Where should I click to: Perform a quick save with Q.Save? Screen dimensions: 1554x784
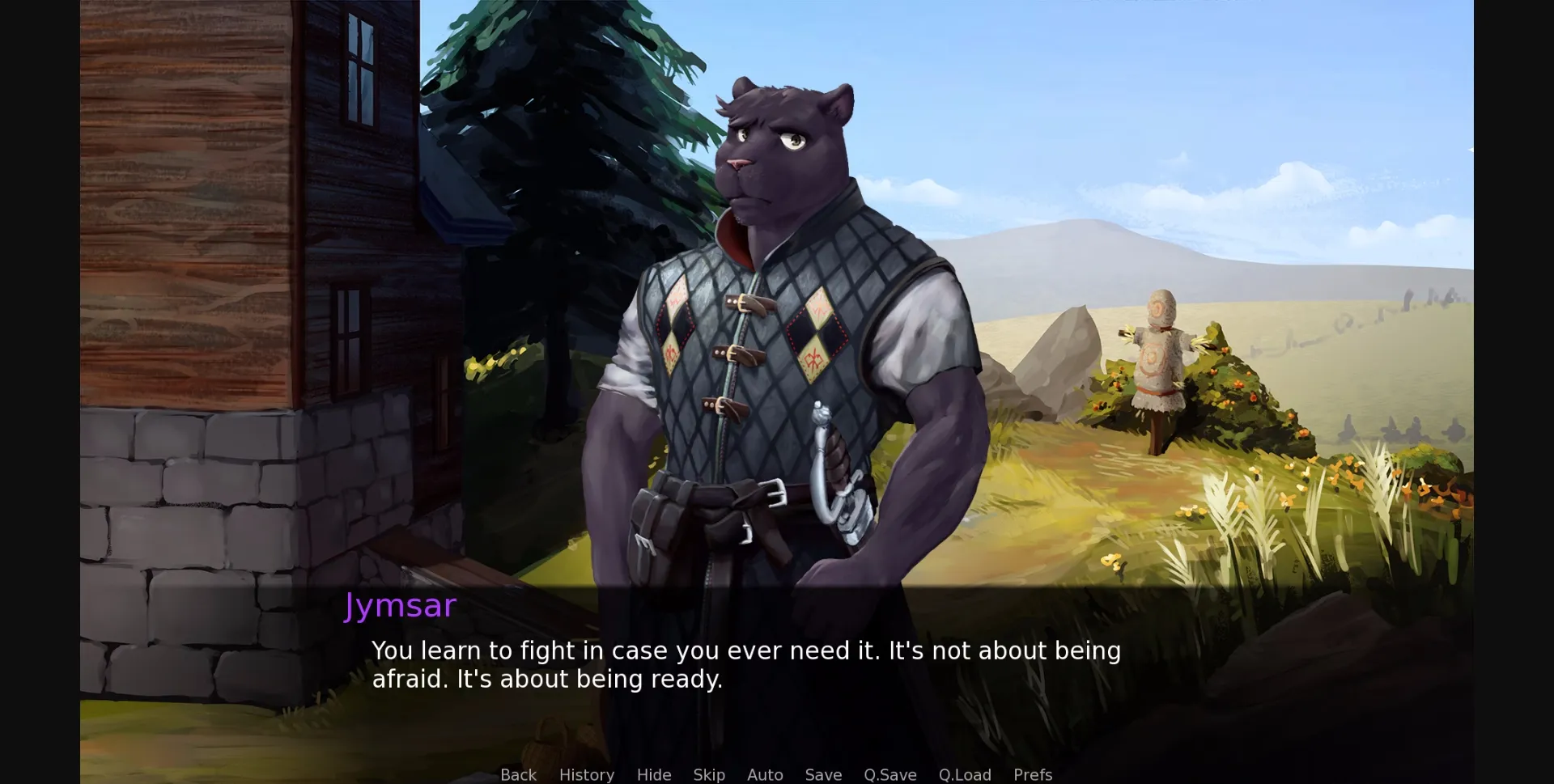tap(889, 774)
